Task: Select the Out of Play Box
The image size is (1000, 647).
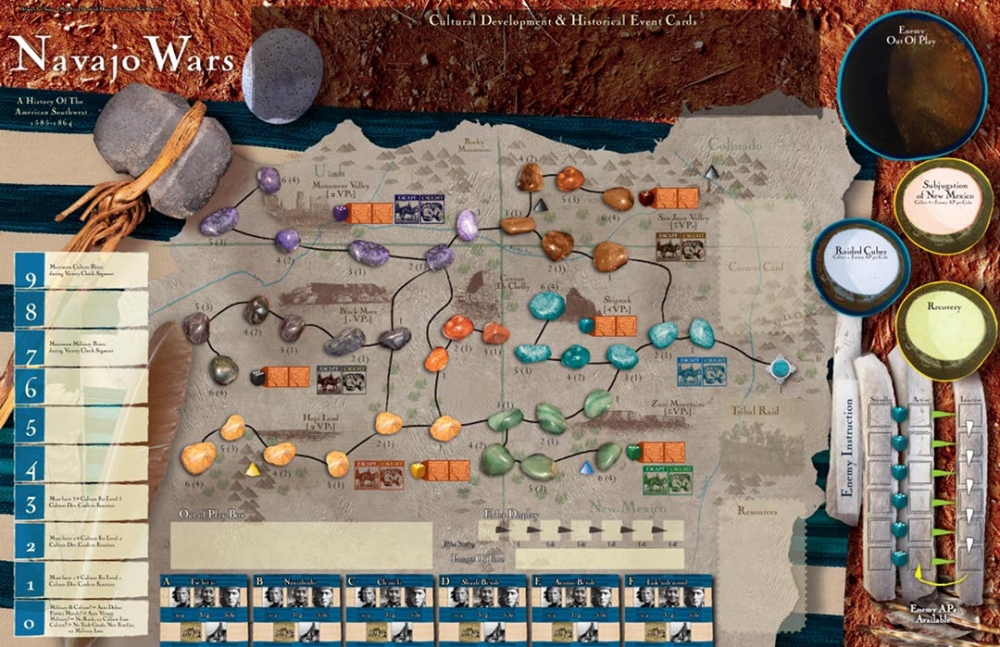Action: click(x=301, y=545)
